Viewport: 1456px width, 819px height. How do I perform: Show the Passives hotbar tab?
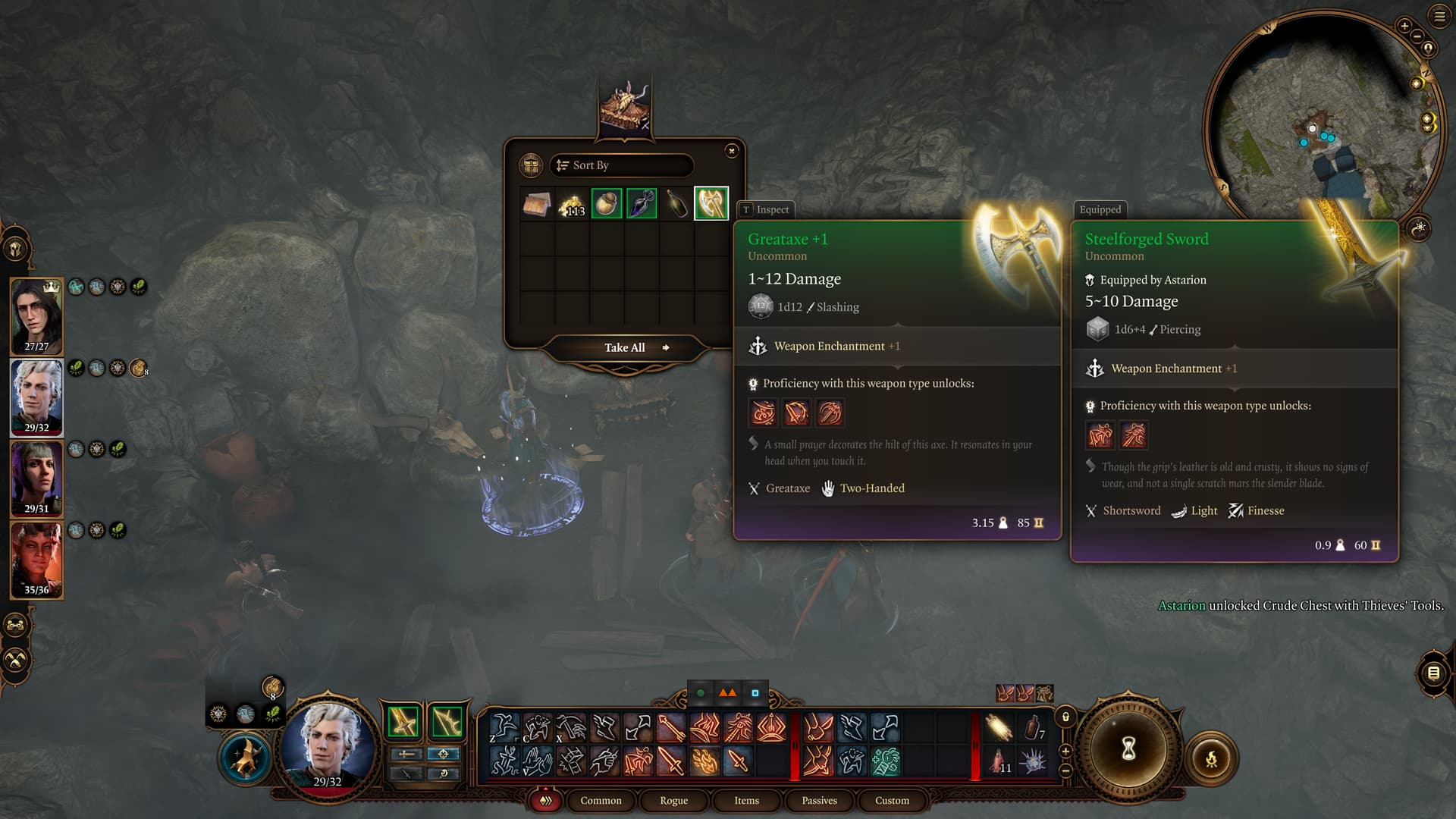(x=819, y=800)
